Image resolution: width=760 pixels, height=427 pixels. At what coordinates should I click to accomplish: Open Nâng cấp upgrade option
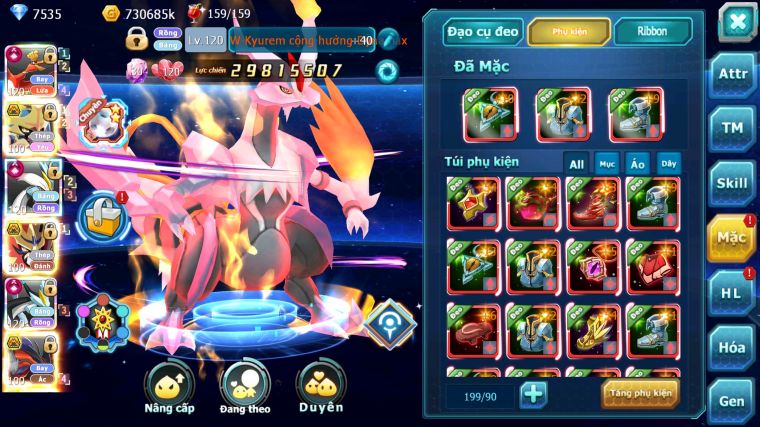[169, 387]
